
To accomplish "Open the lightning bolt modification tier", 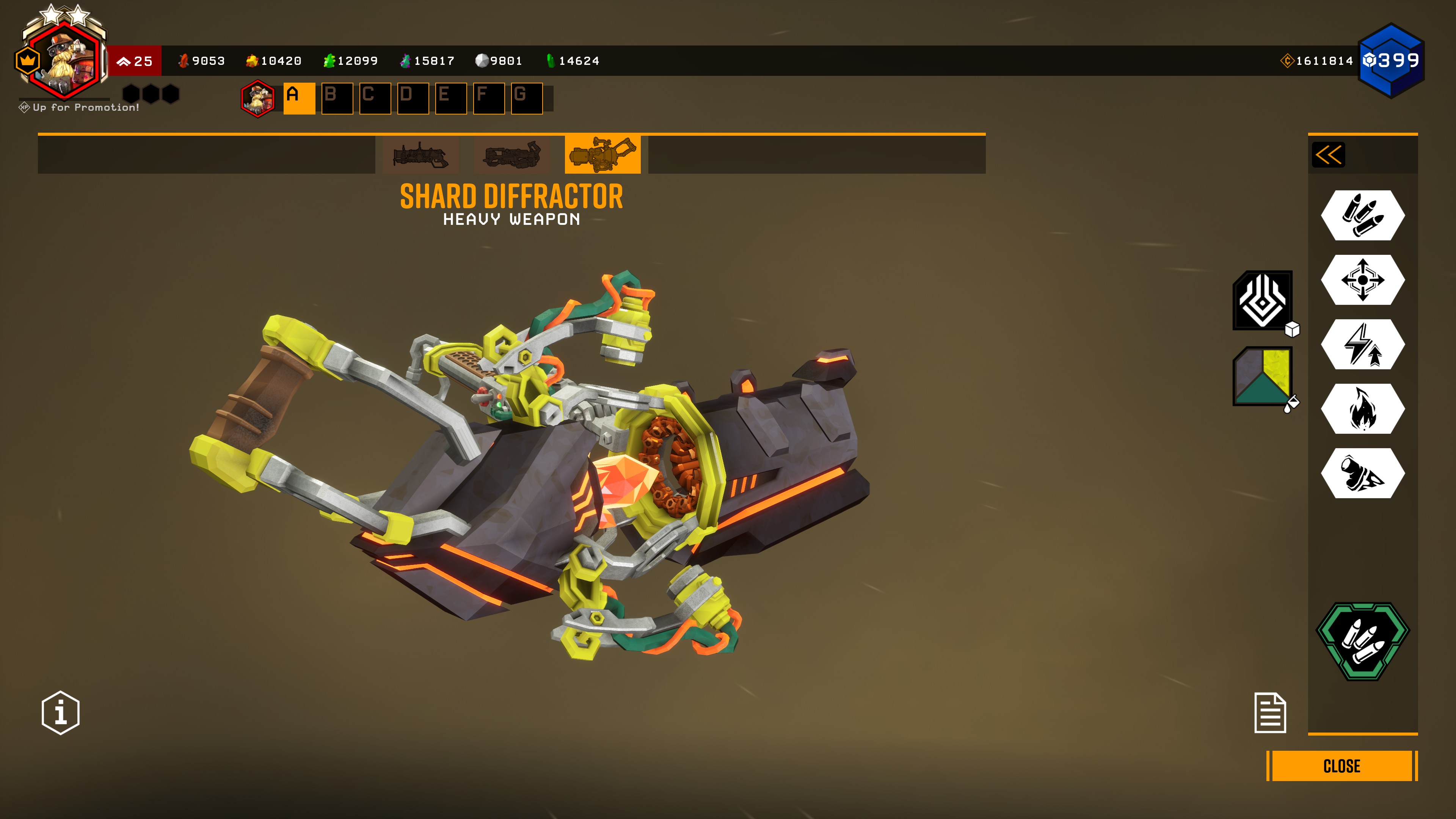I will [x=1362, y=344].
